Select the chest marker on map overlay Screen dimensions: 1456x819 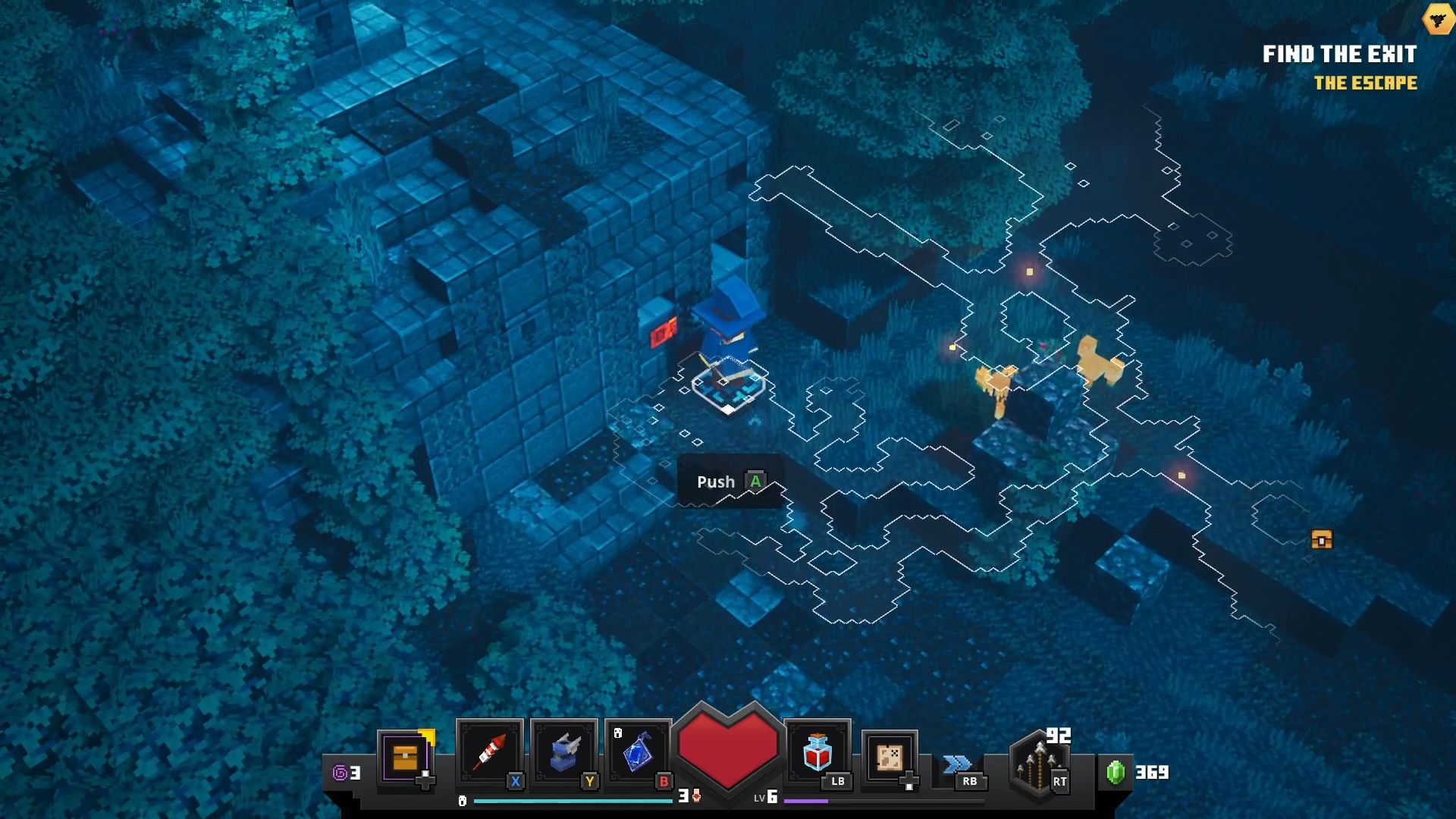pyautogui.click(x=1322, y=539)
